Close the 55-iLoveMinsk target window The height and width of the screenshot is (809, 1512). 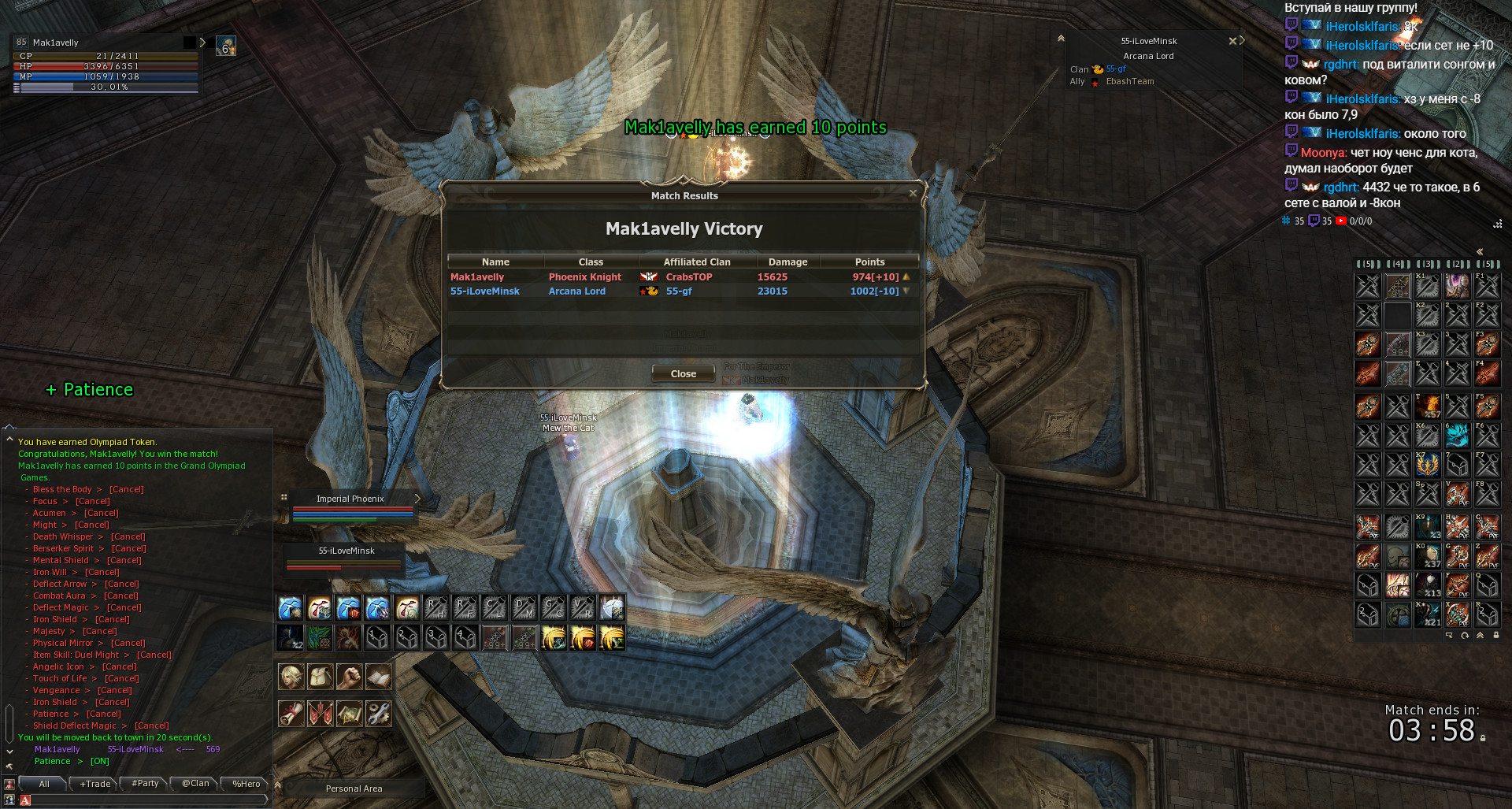pyautogui.click(x=1232, y=41)
